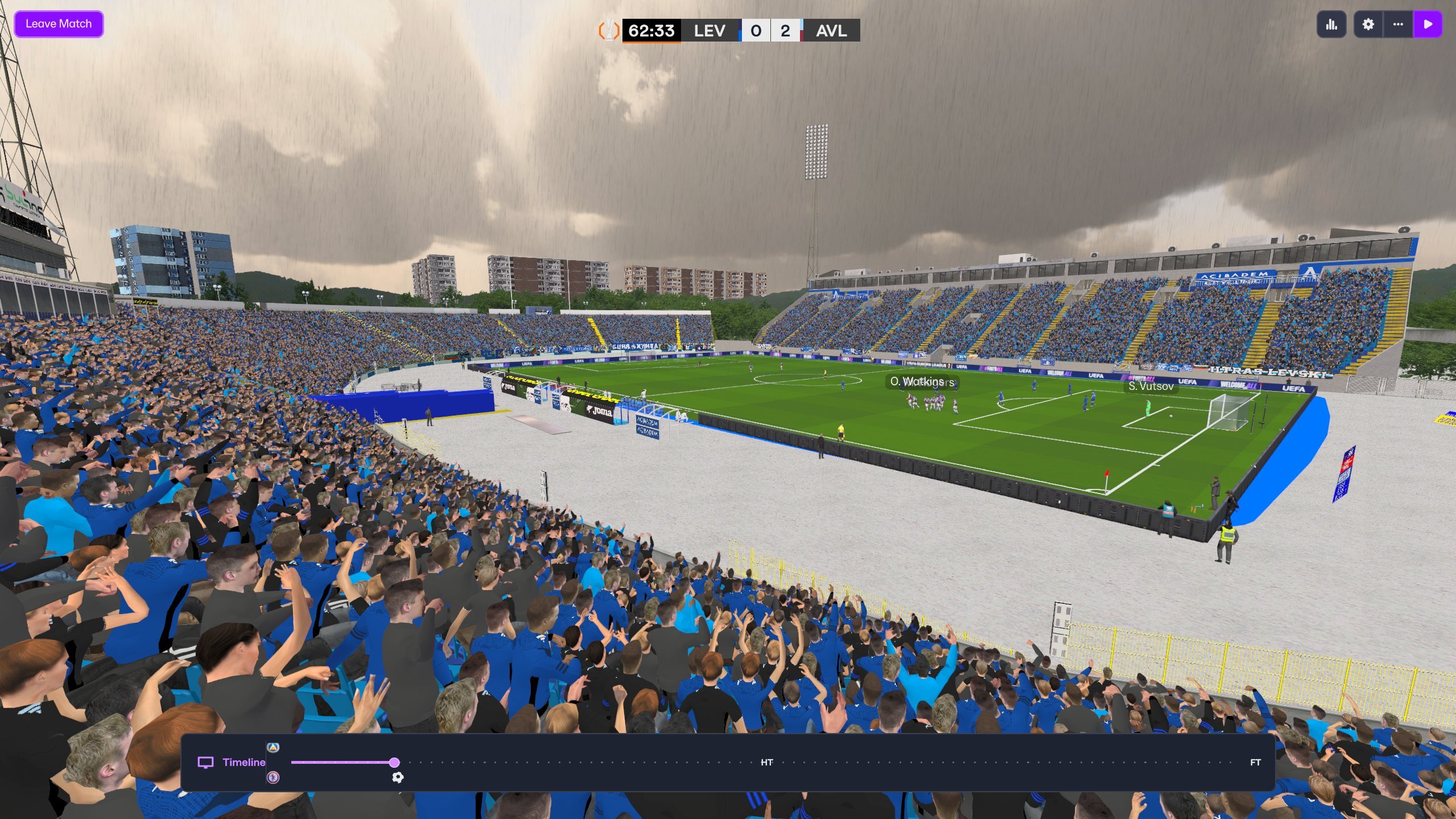Select the FT marker on timeline
This screenshot has height=819, width=1456.
pyautogui.click(x=1255, y=762)
